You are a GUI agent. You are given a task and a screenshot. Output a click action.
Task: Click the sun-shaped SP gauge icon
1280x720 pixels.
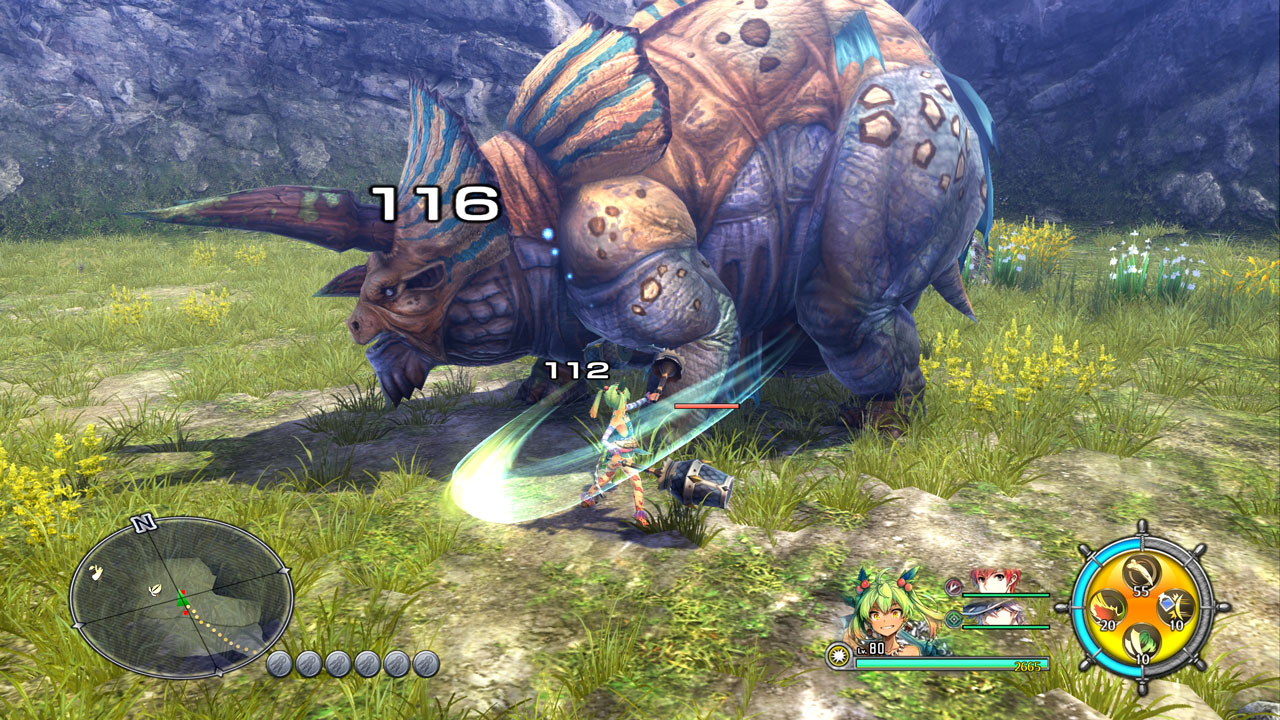[x=838, y=654]
